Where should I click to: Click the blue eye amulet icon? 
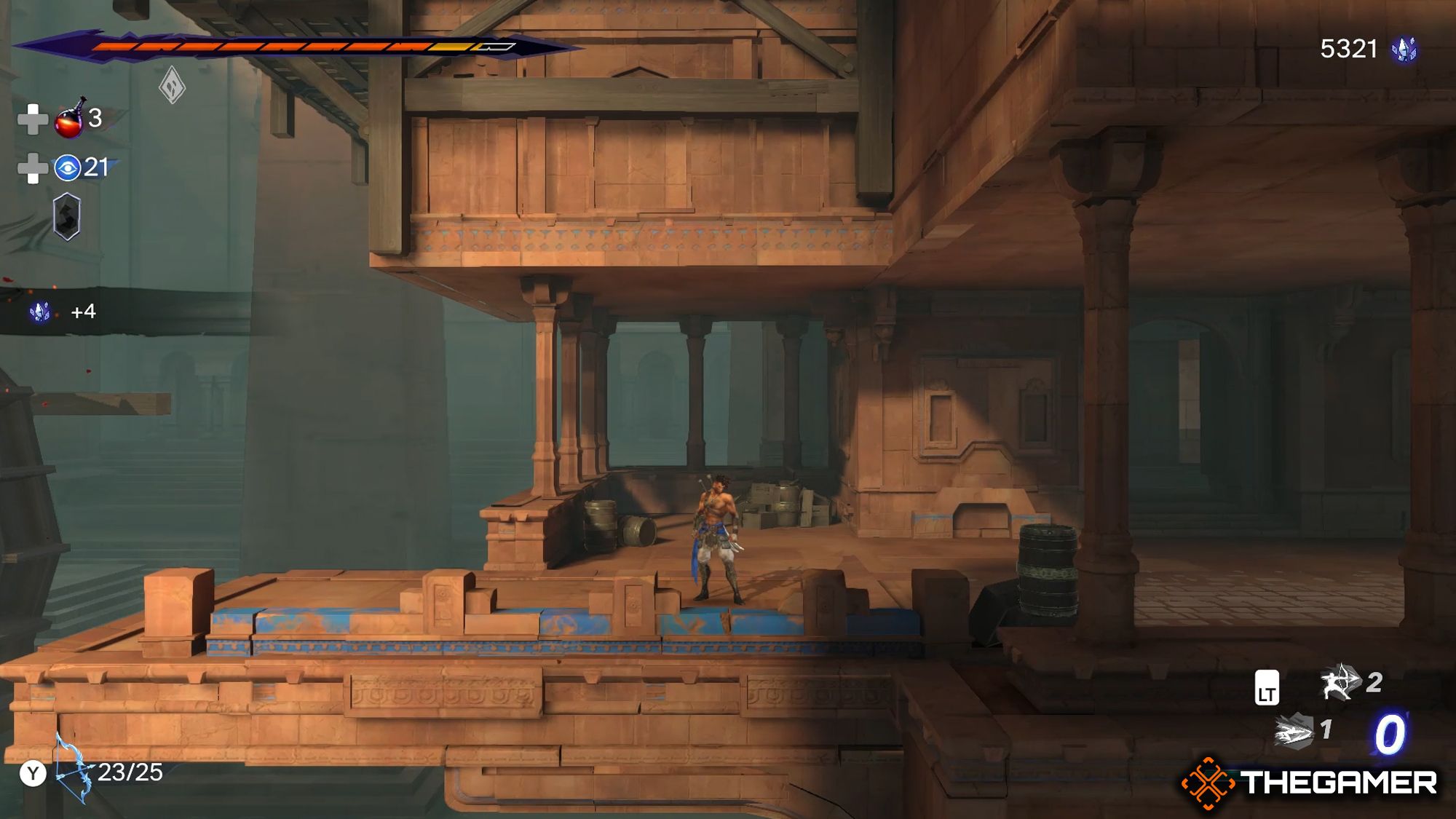click(67, 167)
